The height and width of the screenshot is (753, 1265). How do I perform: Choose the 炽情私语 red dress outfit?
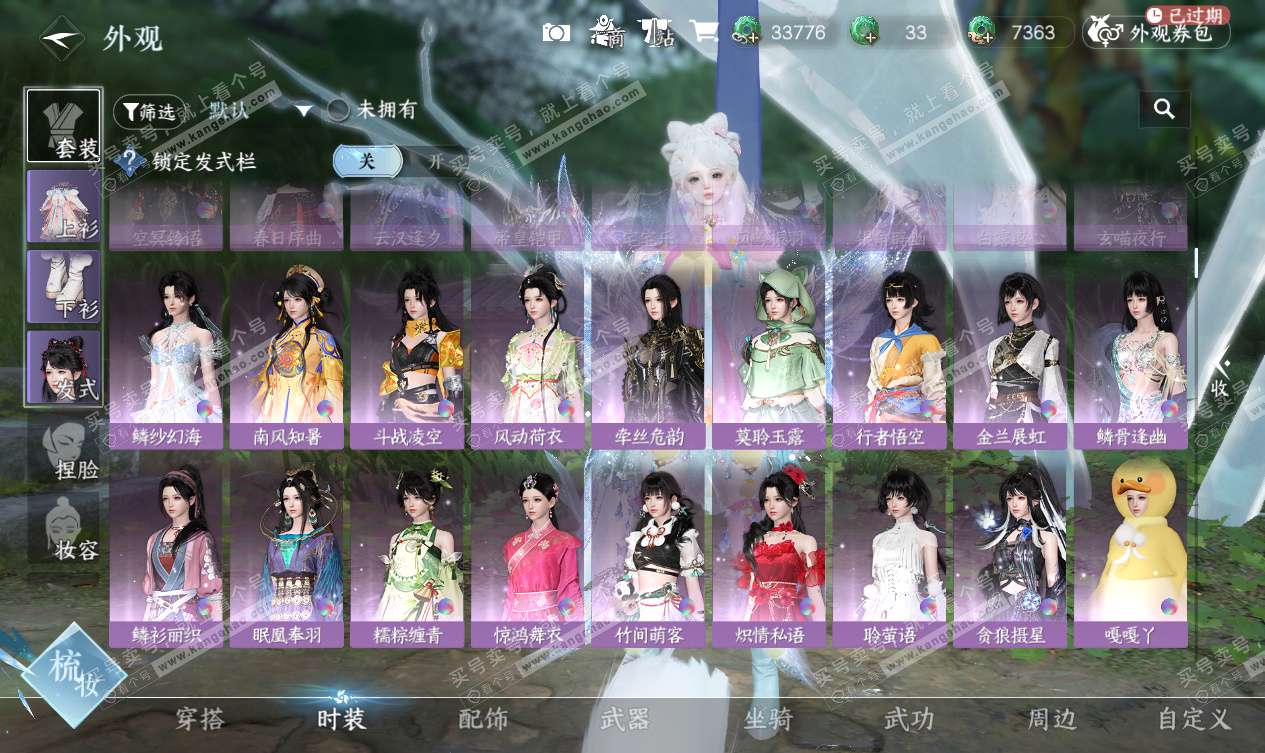769,555
